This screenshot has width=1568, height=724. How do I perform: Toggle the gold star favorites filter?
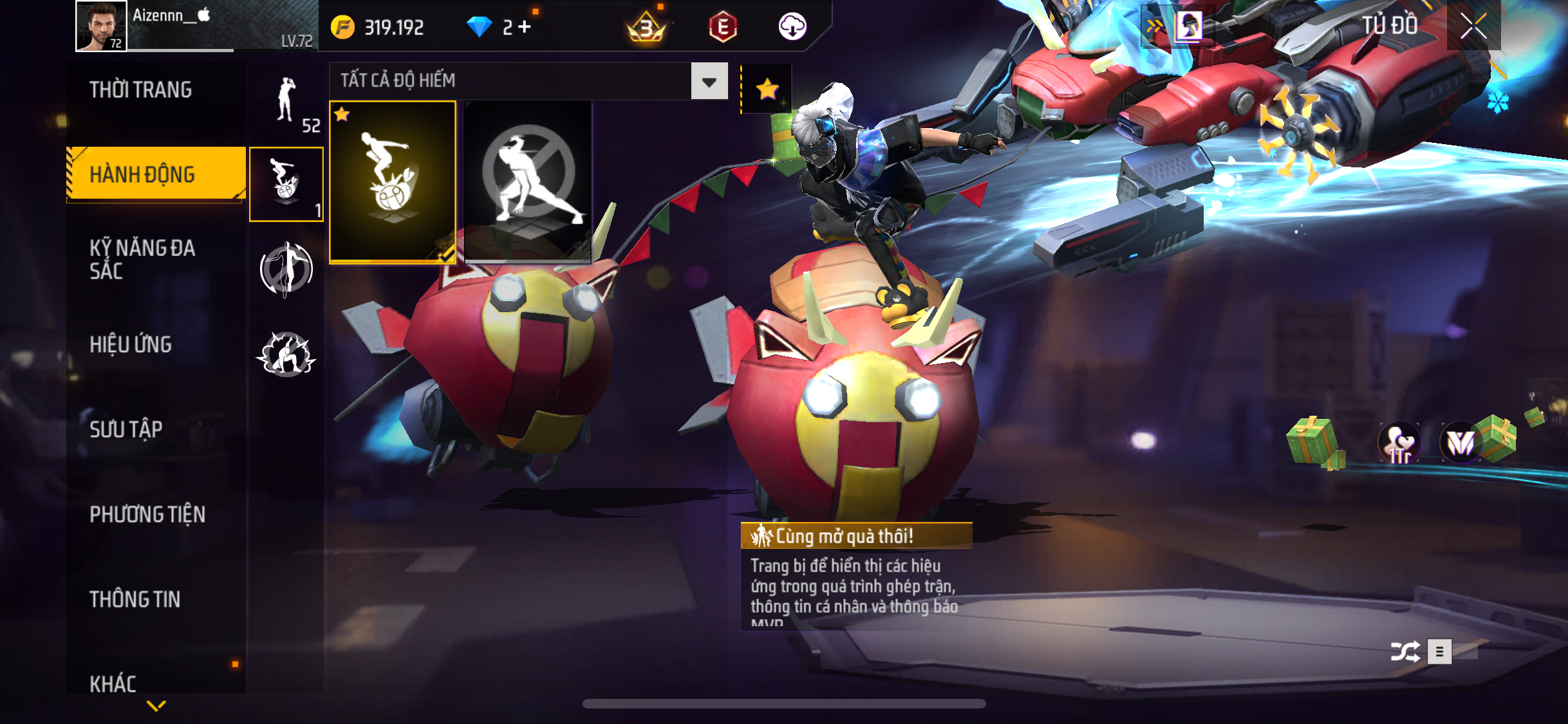767,89
